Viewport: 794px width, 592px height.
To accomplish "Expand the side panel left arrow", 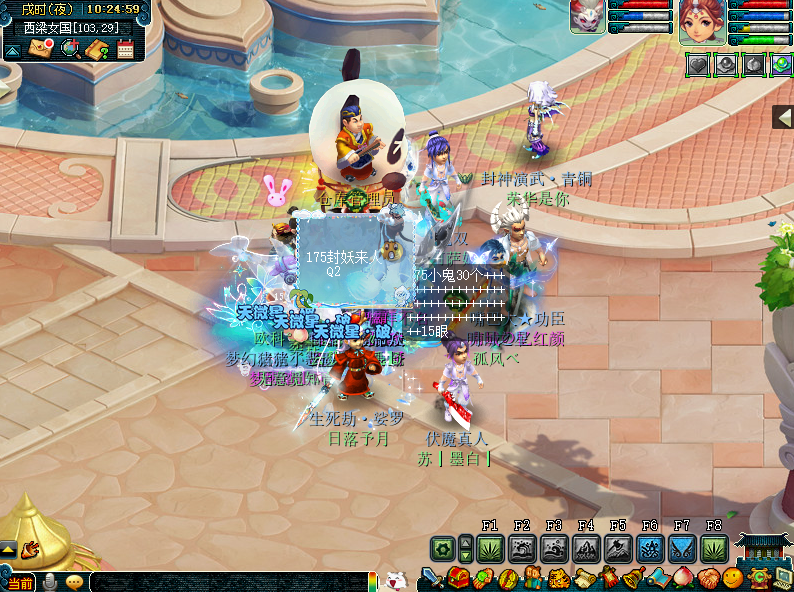I will pos(783,117).
